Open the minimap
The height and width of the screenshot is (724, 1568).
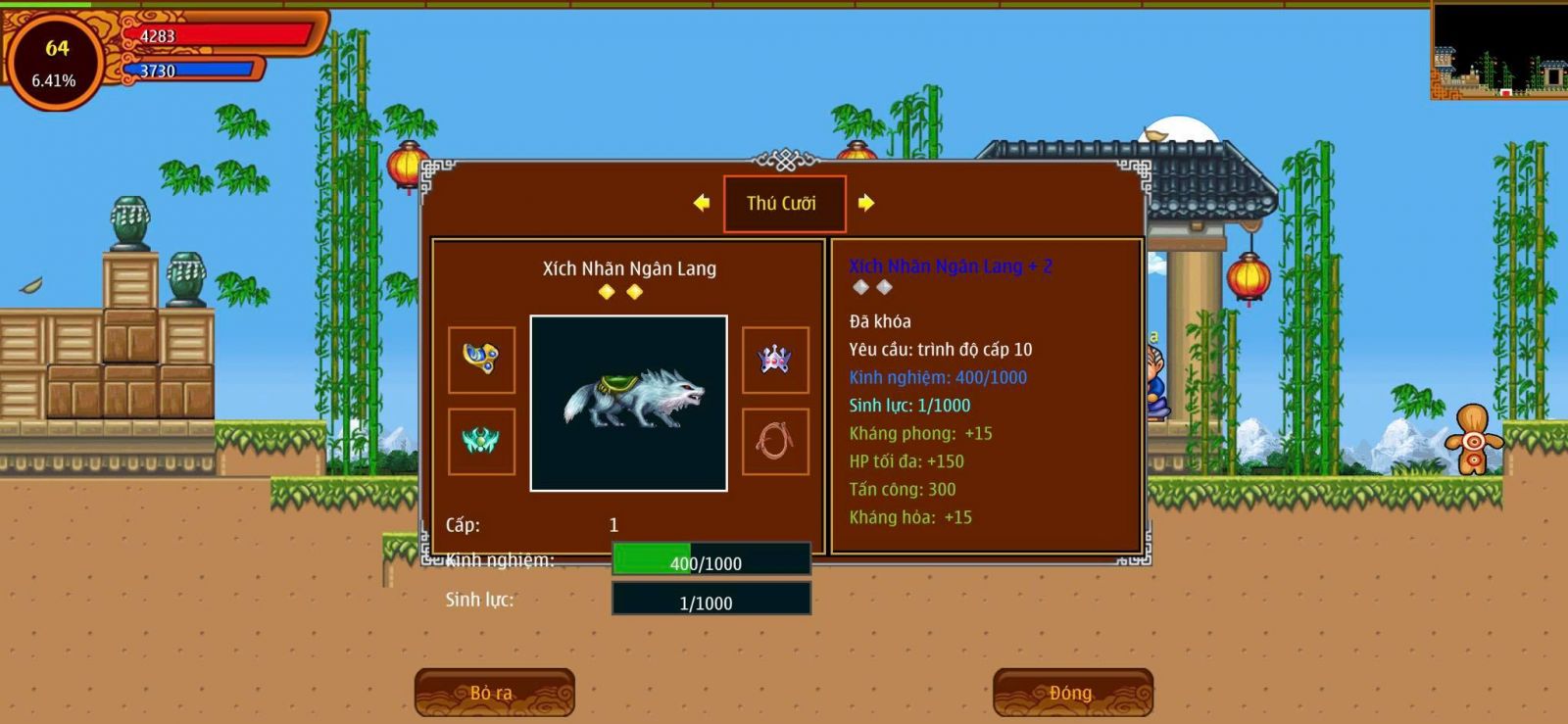pyautogui.click(x=1498, y=50)
